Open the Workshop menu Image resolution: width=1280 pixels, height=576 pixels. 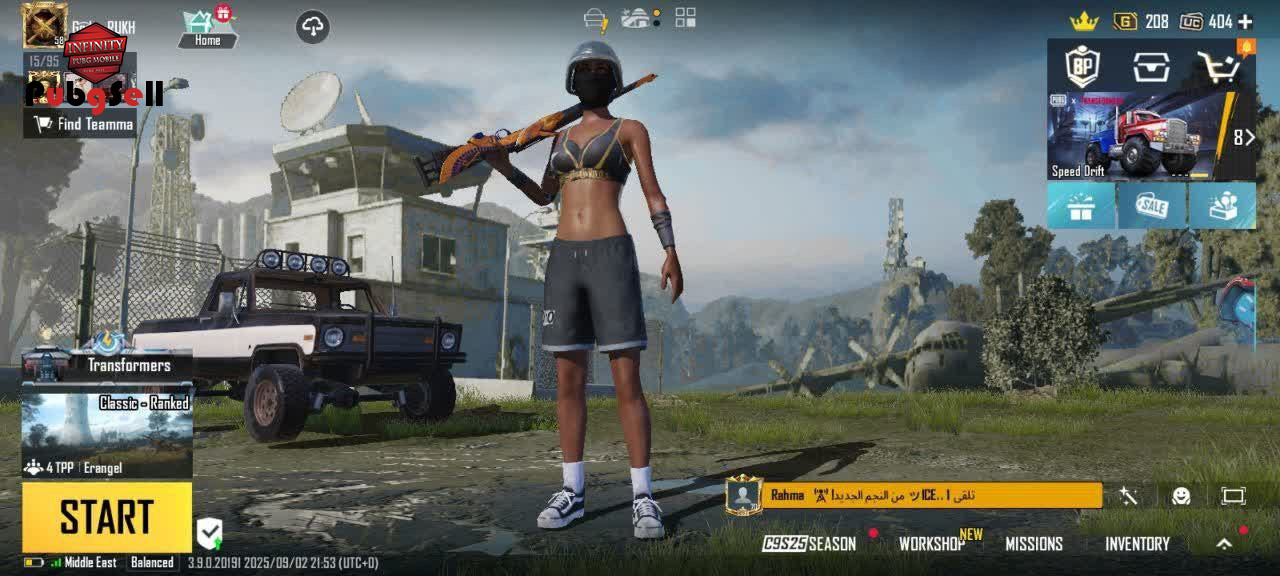pyautogui.click(x=931, y=544)
